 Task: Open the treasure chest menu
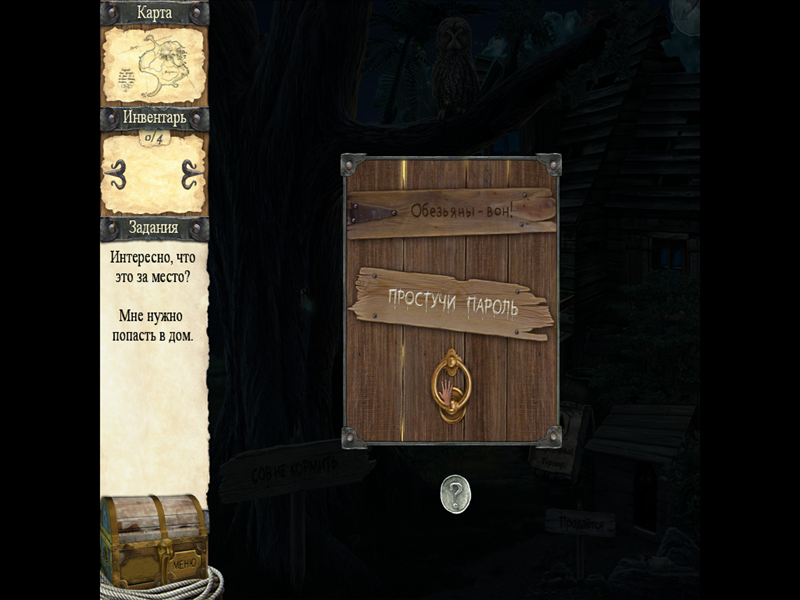pyautogui.click(x=154, y=541)
